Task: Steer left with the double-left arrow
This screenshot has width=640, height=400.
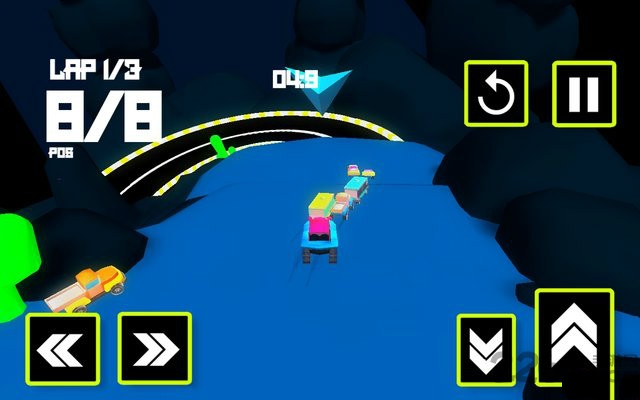Action: coord(63,348)
